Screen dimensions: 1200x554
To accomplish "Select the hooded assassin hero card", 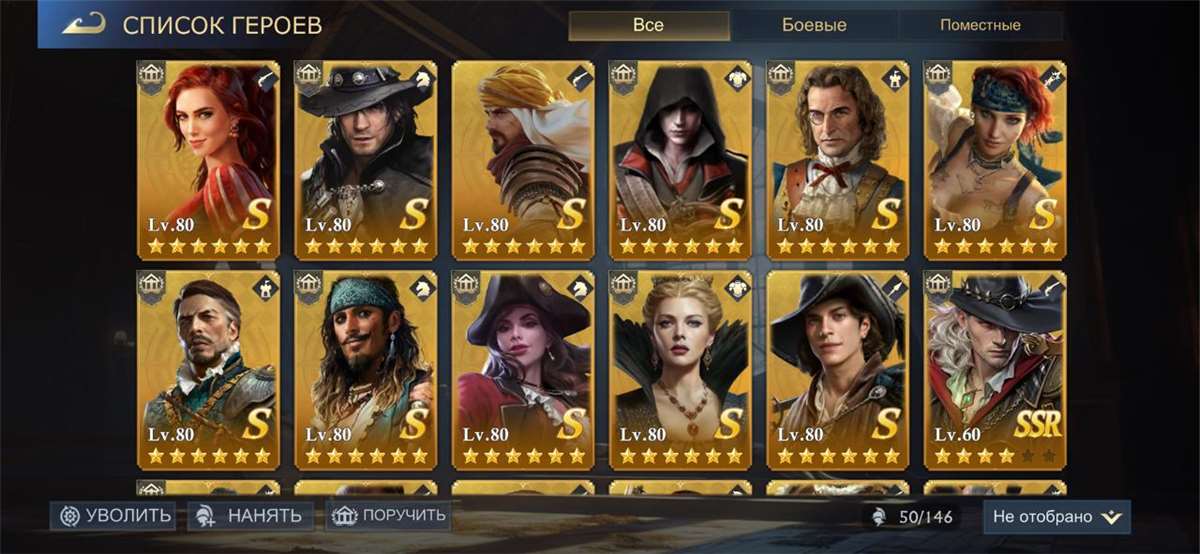I will [681, 160].
